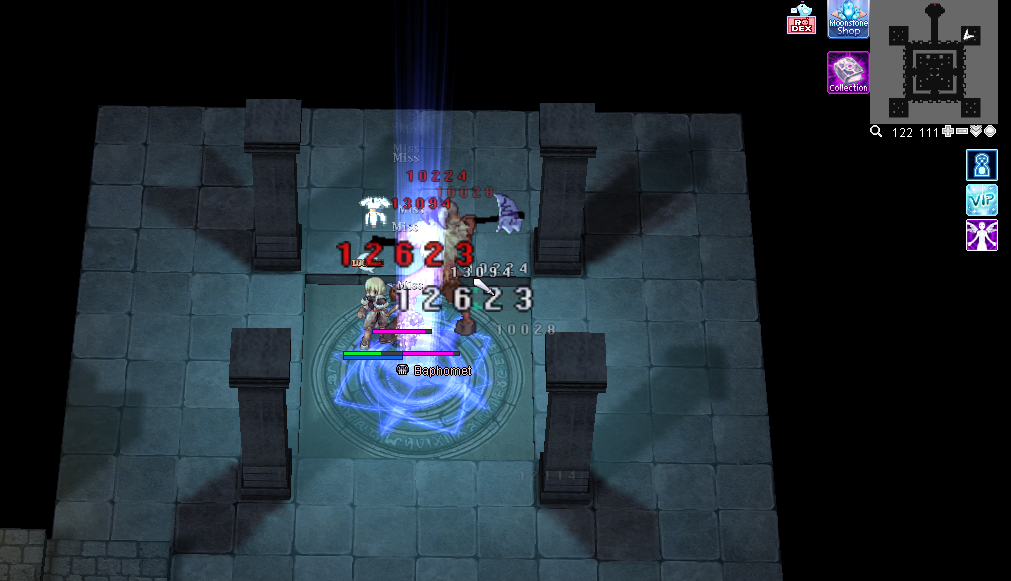Viewport: 1011px width, 581px height.
Task: Click the round button beside minimap controls
Action: coord(990,132)
